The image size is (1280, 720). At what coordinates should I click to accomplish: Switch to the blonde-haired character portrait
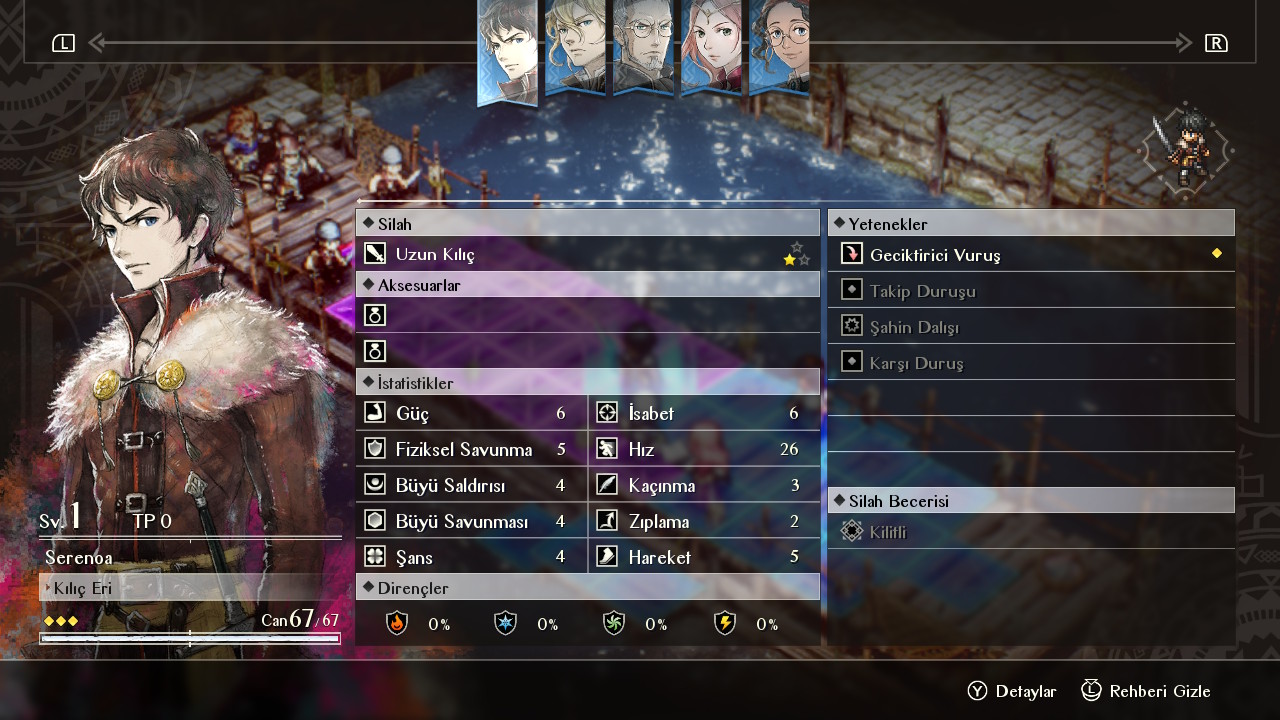(x=575, y=48)
